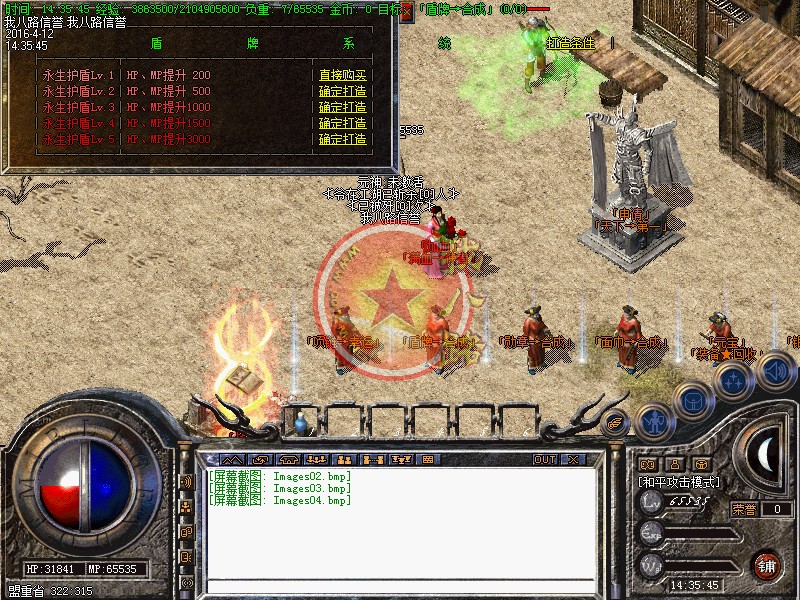Close the game with the X button

[x=573, y=459]
